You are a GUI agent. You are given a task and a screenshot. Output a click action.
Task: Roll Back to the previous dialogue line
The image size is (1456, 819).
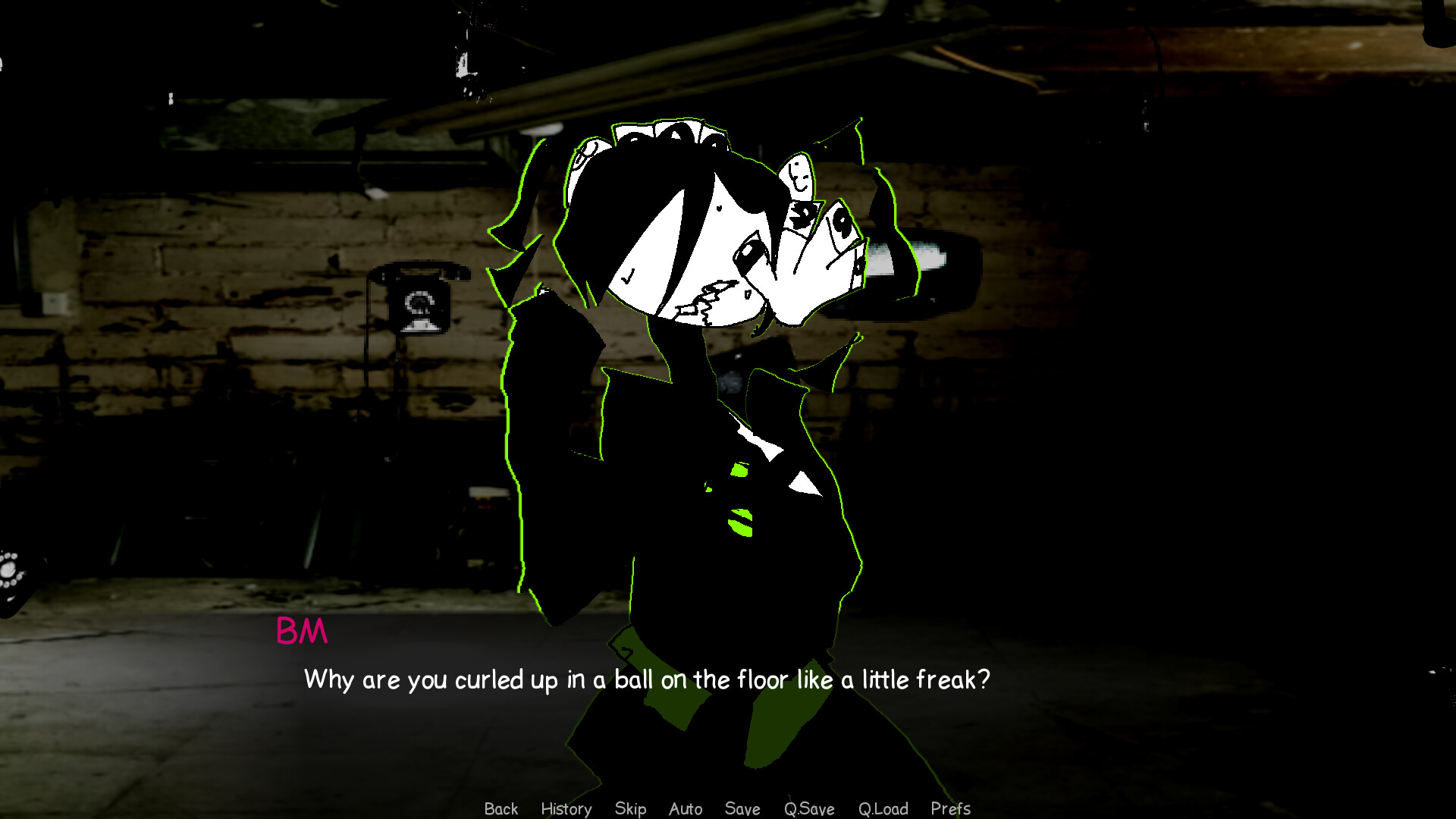(500, 808)
